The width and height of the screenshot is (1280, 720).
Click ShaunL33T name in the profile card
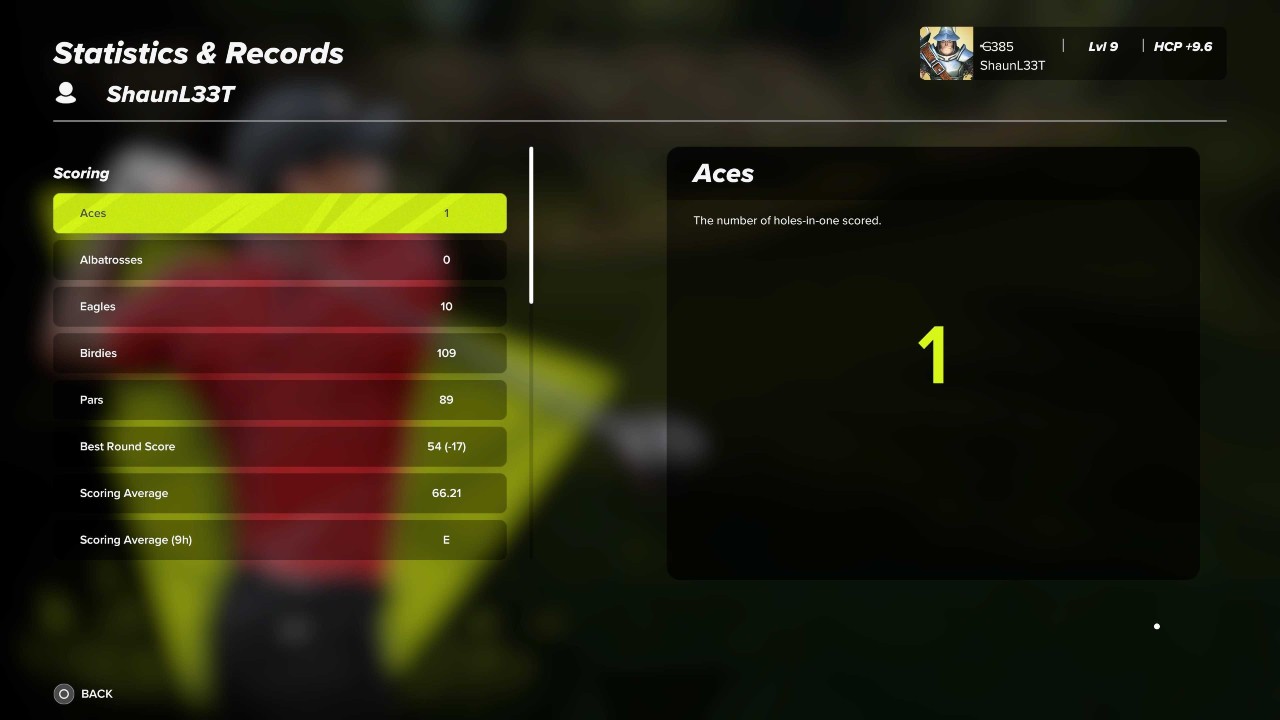(x=1012, y=66)
